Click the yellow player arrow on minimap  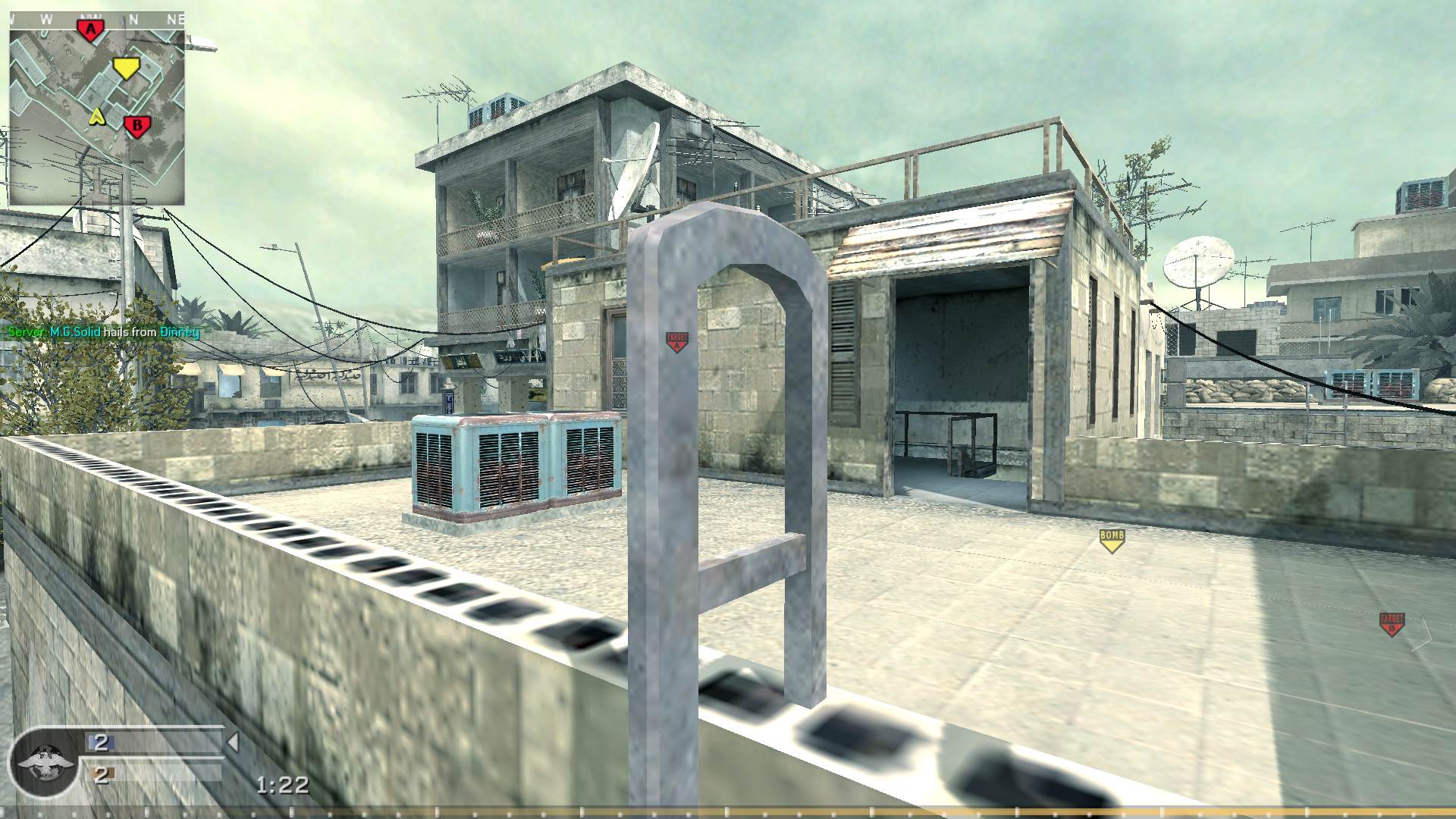coord(97,118)
